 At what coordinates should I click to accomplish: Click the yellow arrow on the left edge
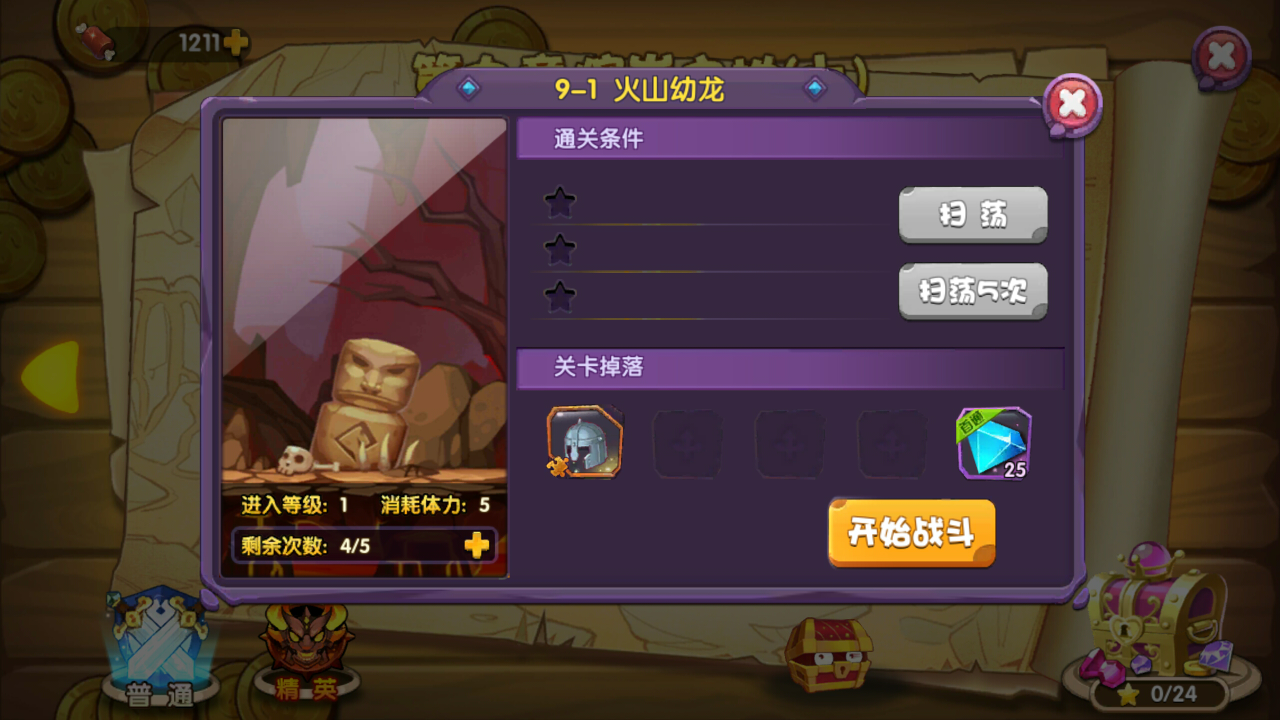tap(55, 378)
